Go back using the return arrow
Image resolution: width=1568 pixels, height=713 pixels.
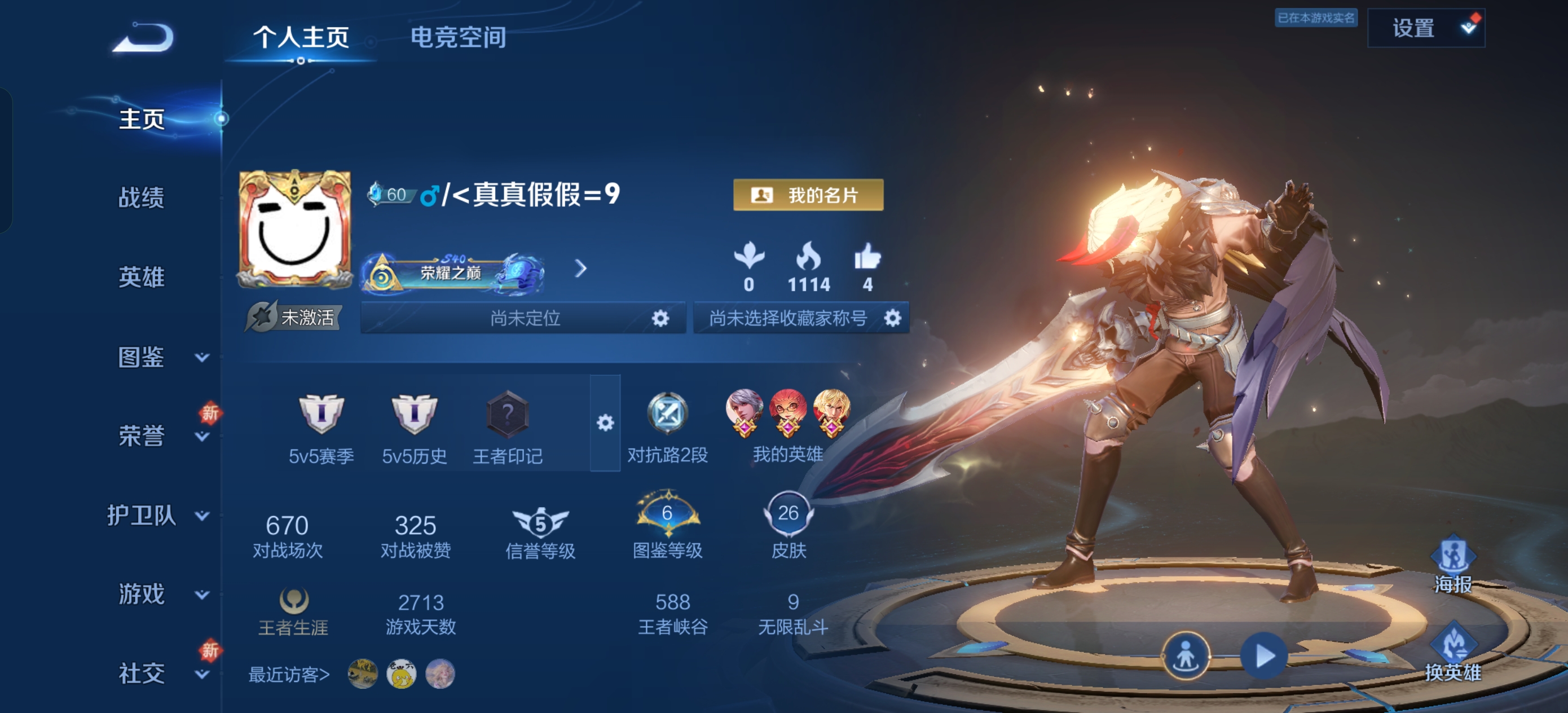tap(144, 38)
